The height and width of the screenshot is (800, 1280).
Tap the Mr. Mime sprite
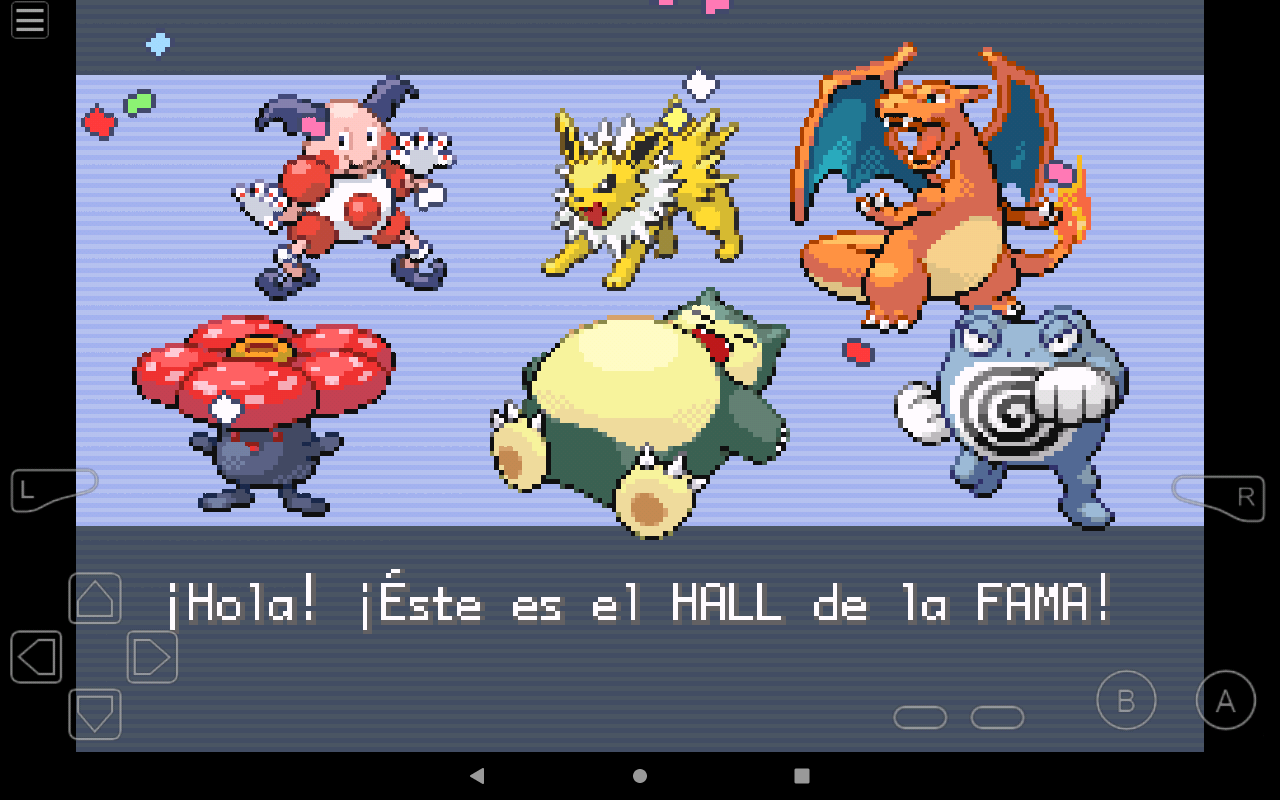pyautogui.click(x=345, y=185)
